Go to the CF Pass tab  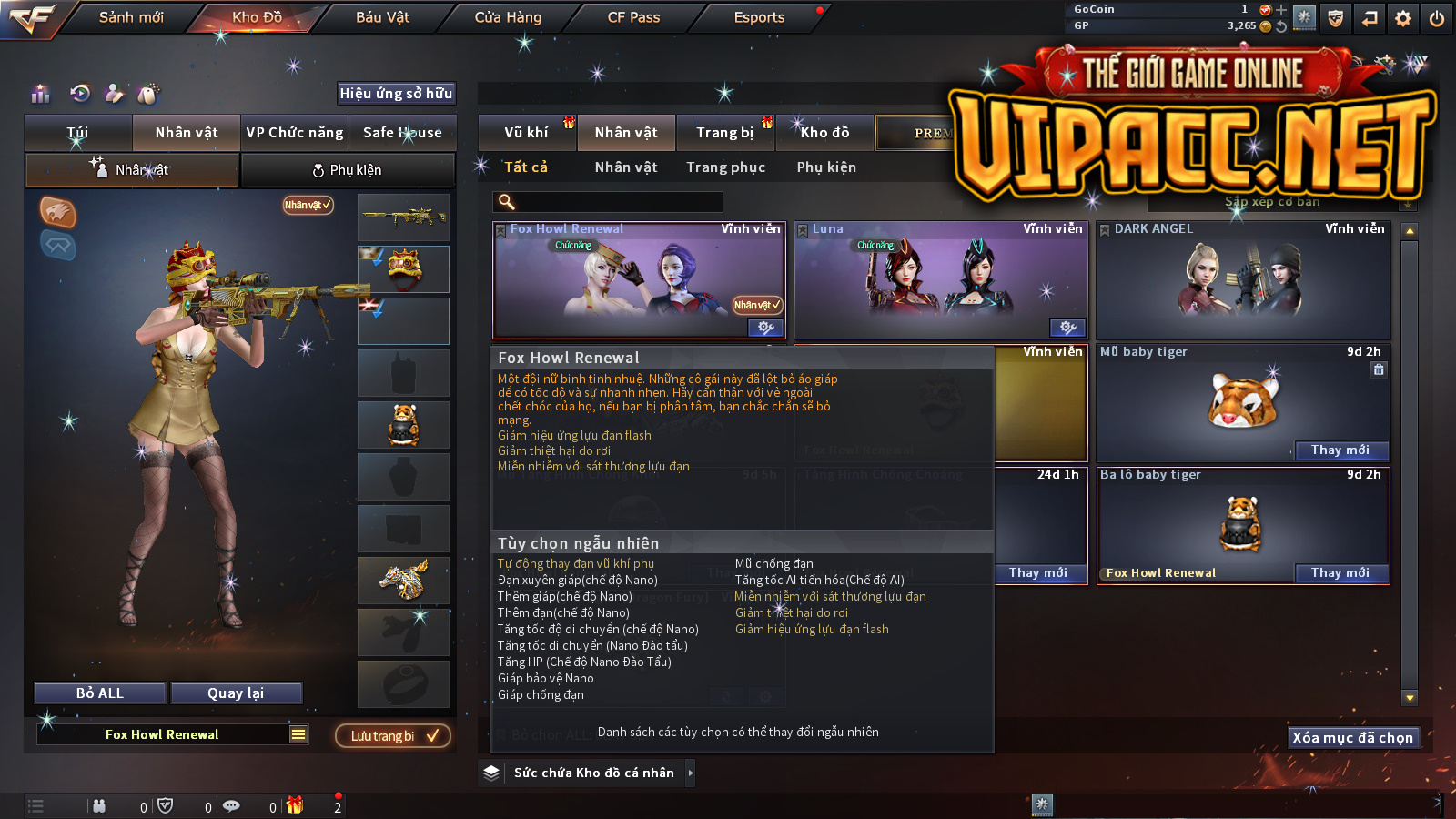(633, 17)
